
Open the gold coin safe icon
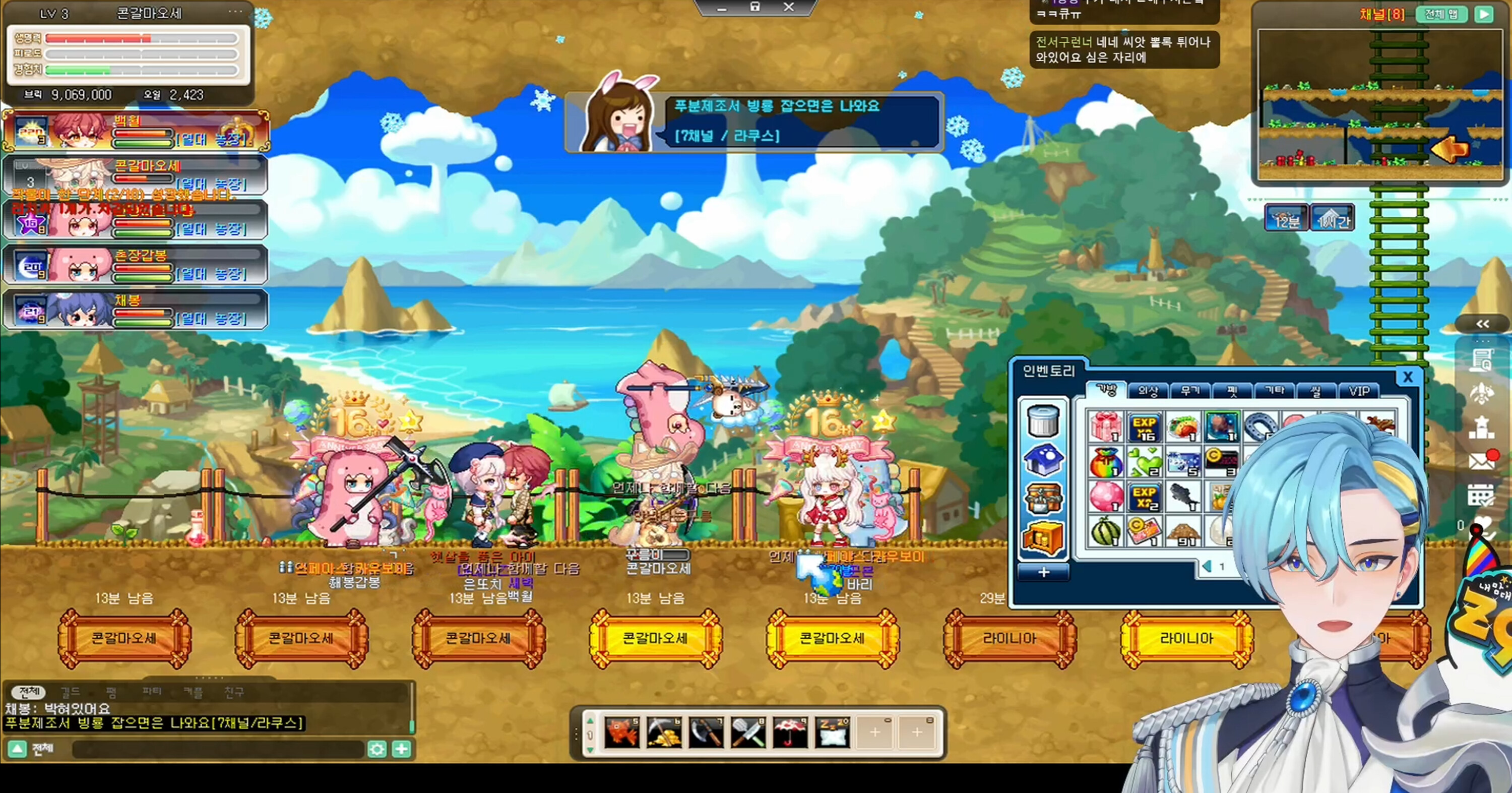[x=1043, y=537]
